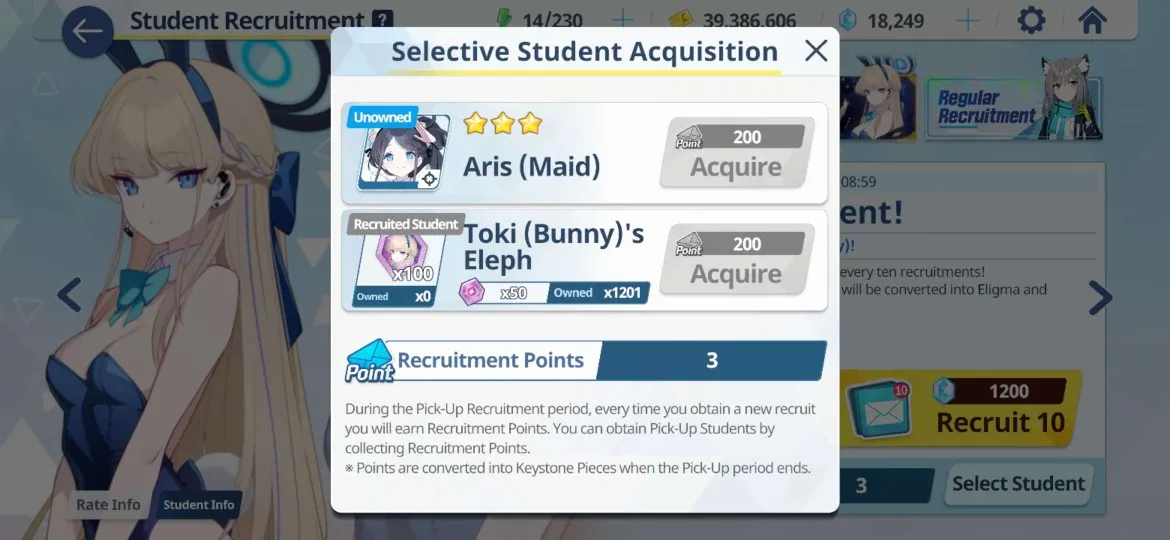Open the Student Recruitment help icon
Screen dimensions: 1170x540
click(381, 20)
